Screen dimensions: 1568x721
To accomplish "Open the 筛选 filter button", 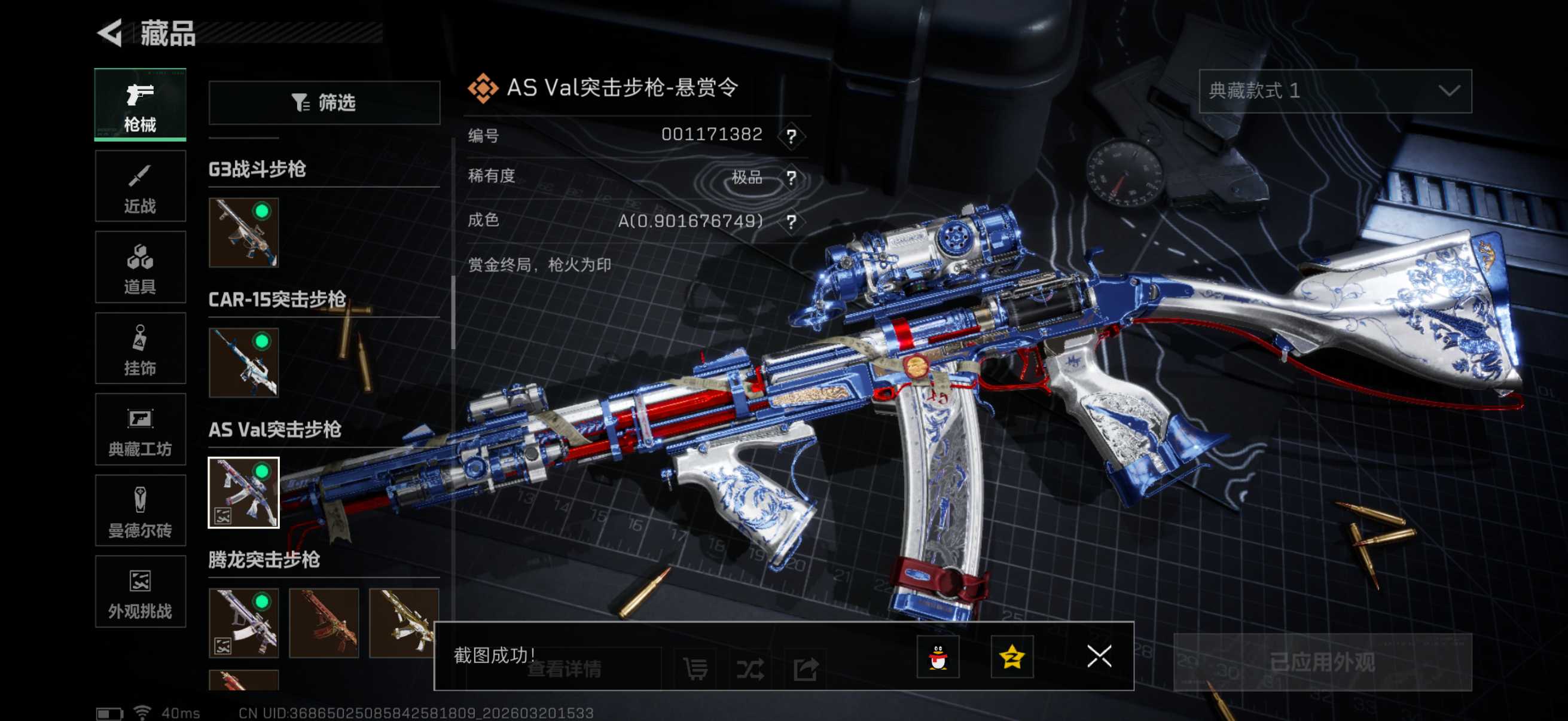I will click(x=324, y=103).
